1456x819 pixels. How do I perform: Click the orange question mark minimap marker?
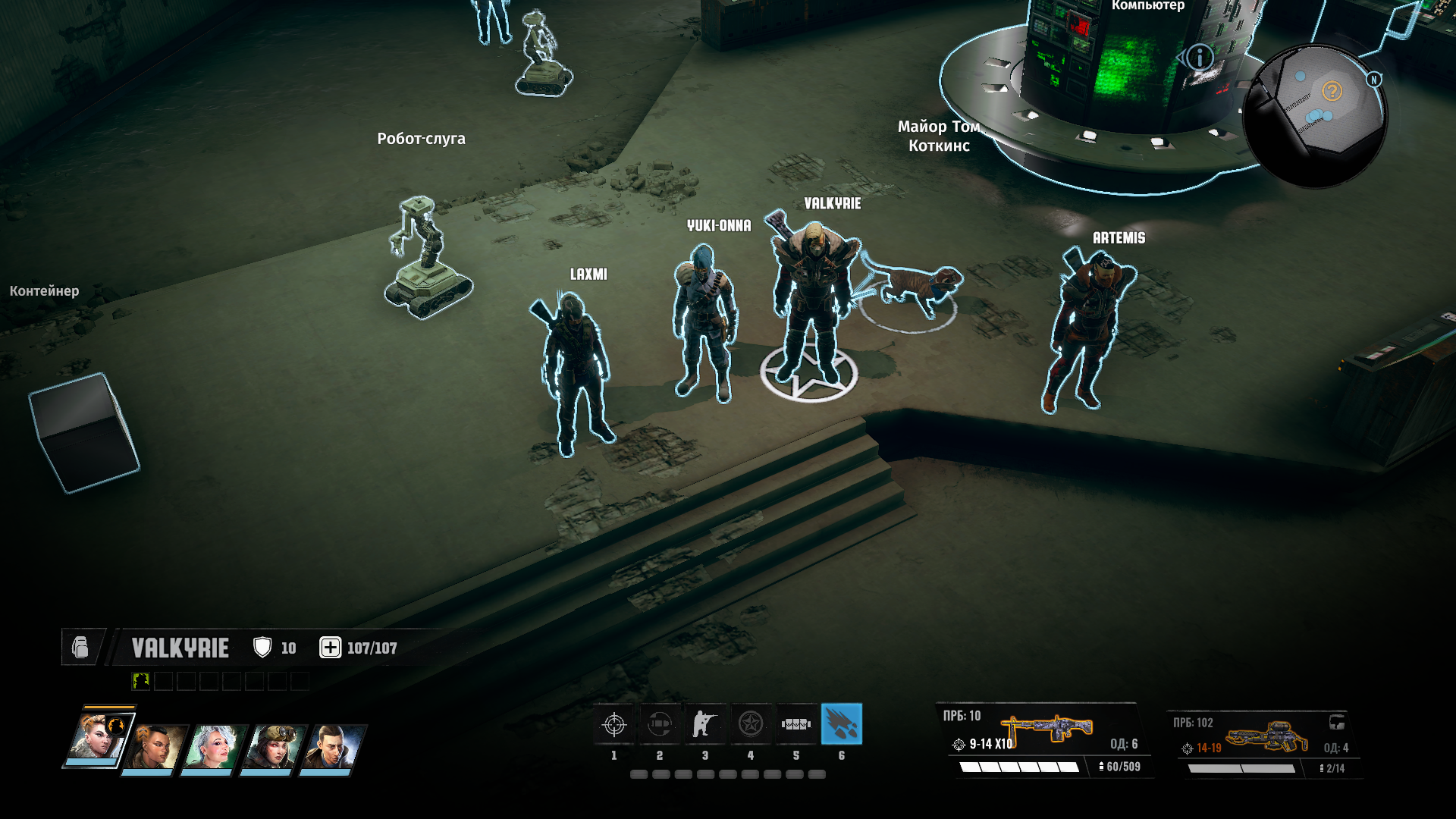[x=1332, y=92]
